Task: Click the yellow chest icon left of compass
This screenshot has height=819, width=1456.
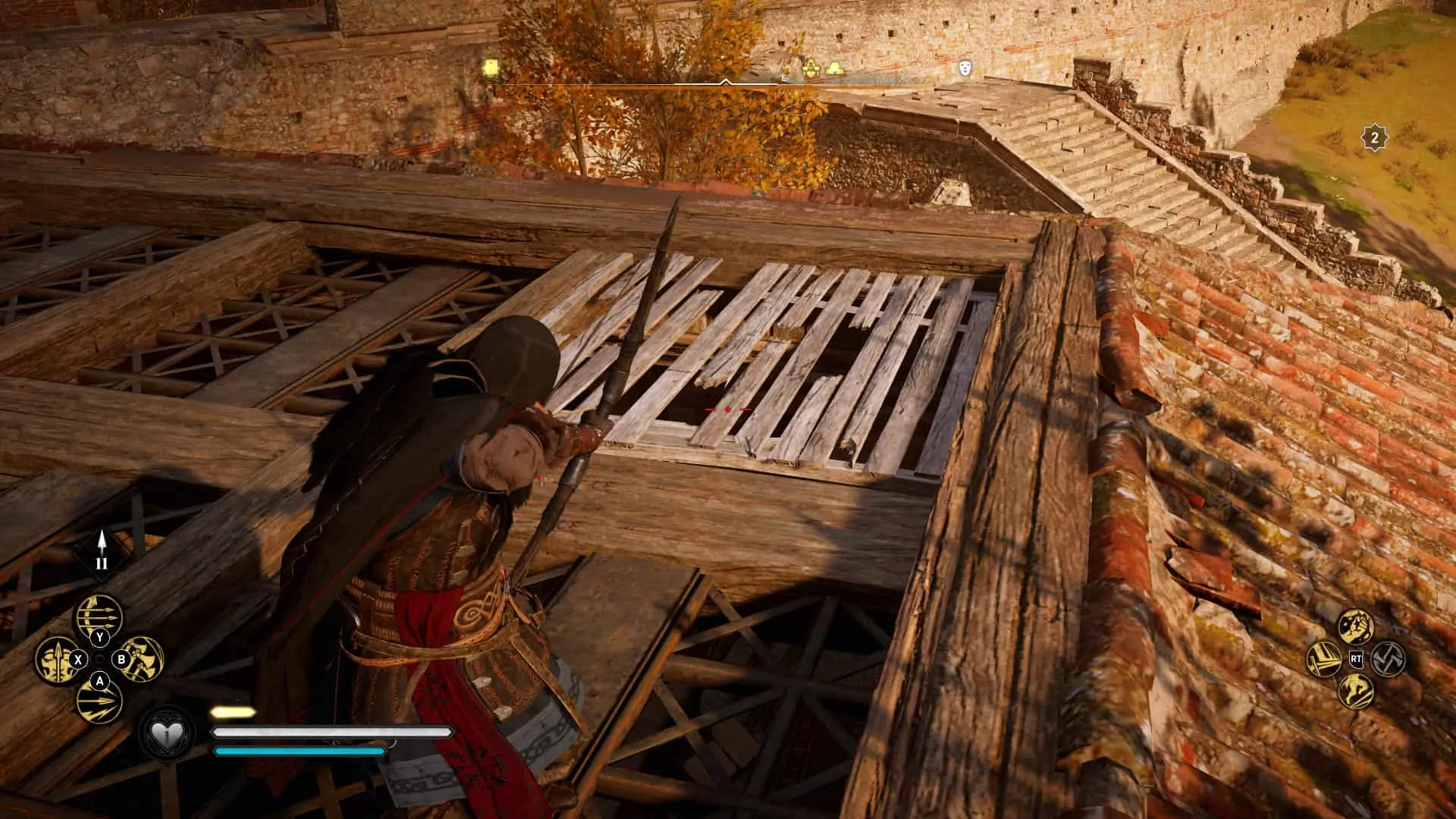Action: click(x=489, y=67)
